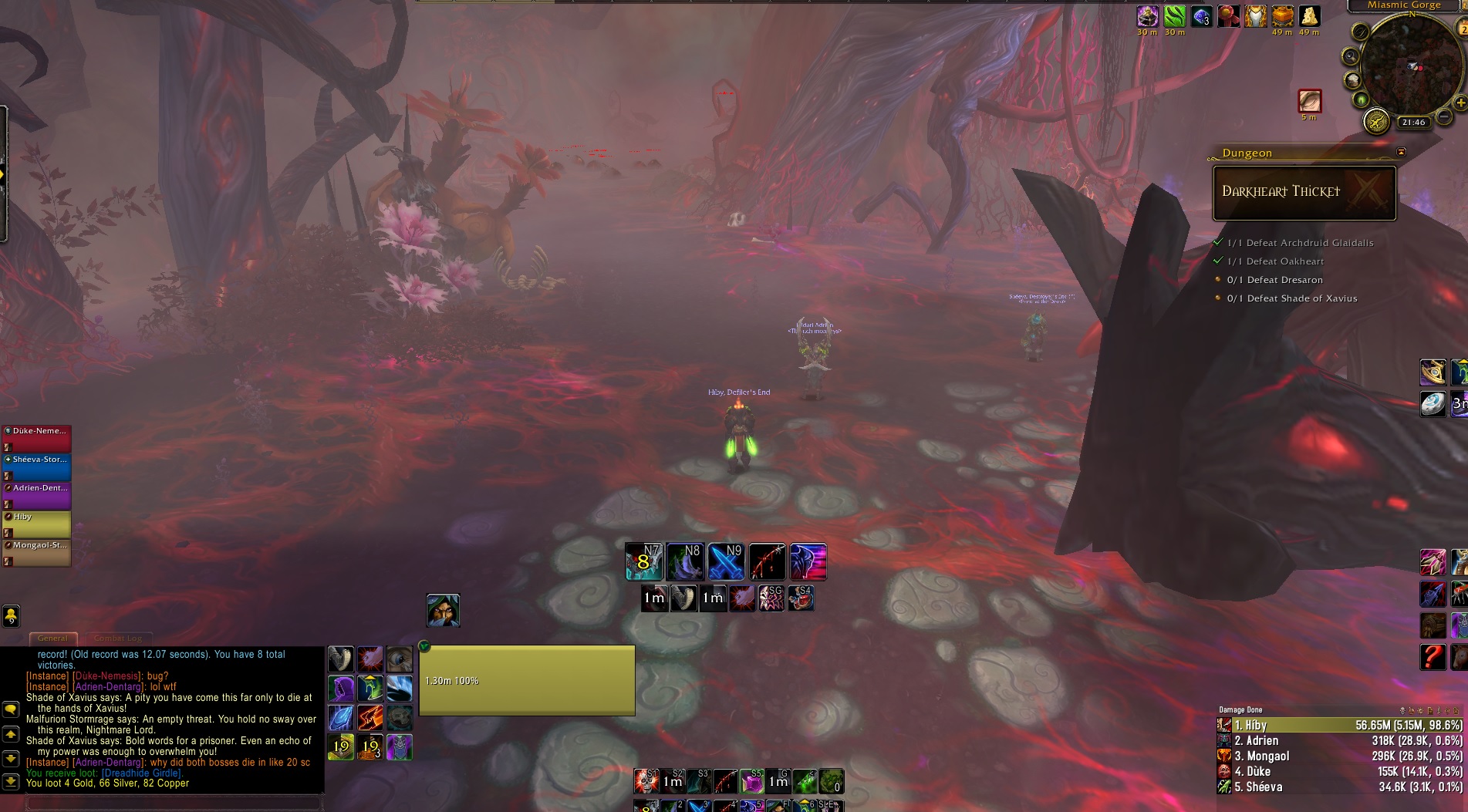Switch to the Combat Log chat tab
1468x812 pixels.
tap(118, 638)
